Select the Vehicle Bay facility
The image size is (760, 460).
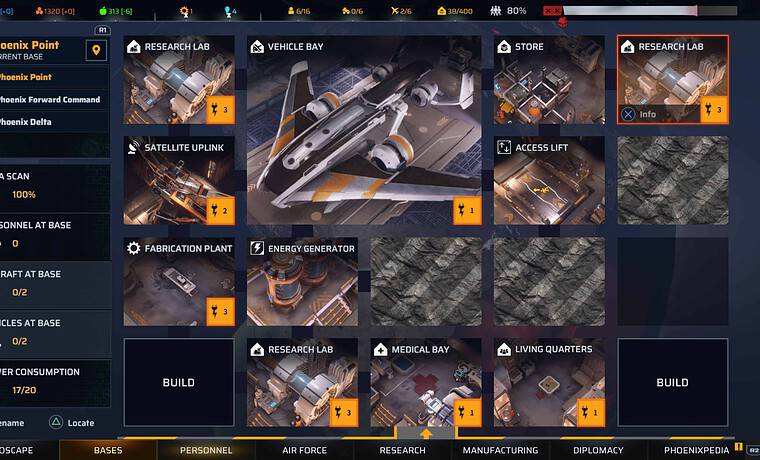click(364, 130)
